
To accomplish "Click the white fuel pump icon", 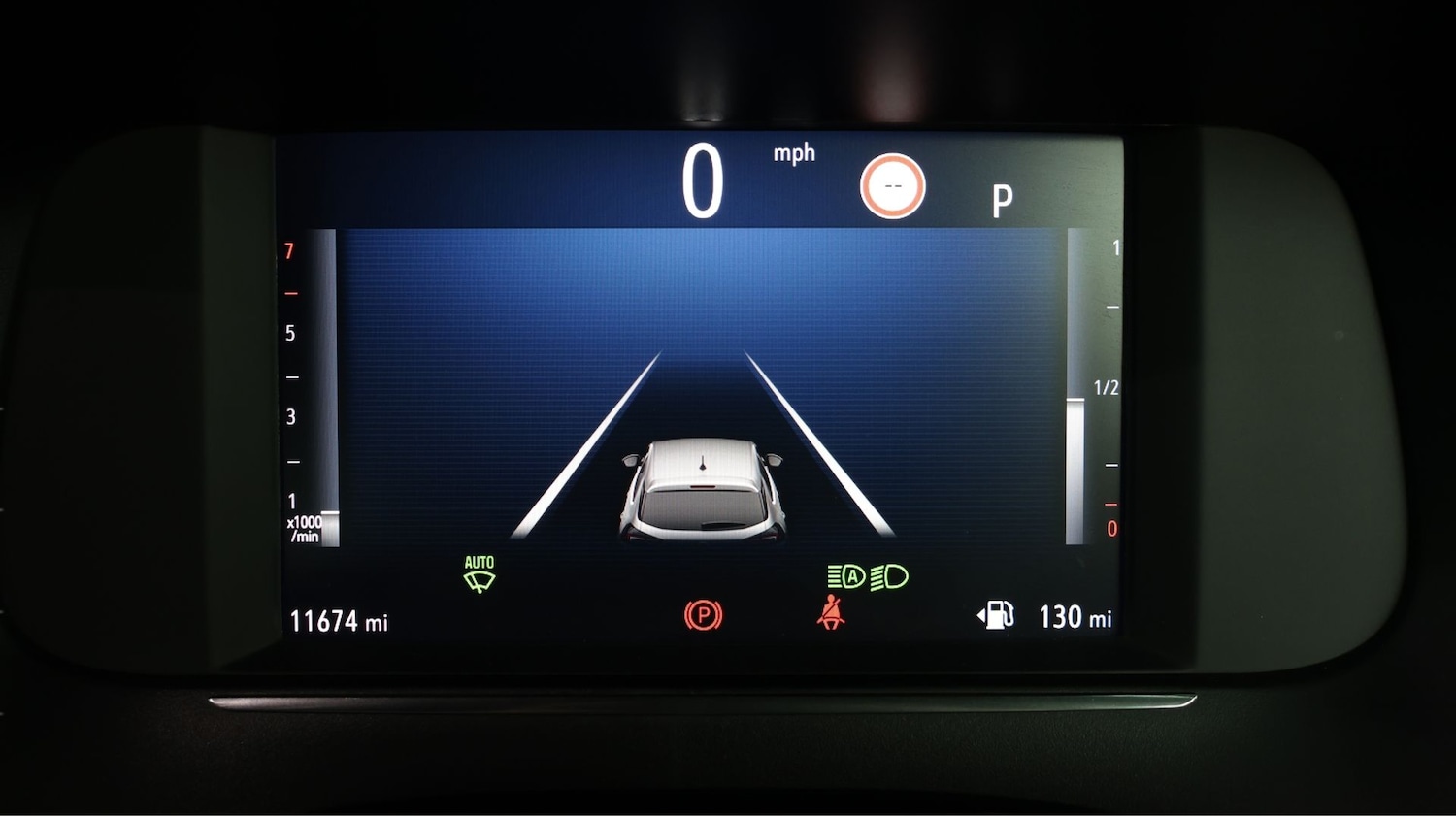I will [996, 615].
